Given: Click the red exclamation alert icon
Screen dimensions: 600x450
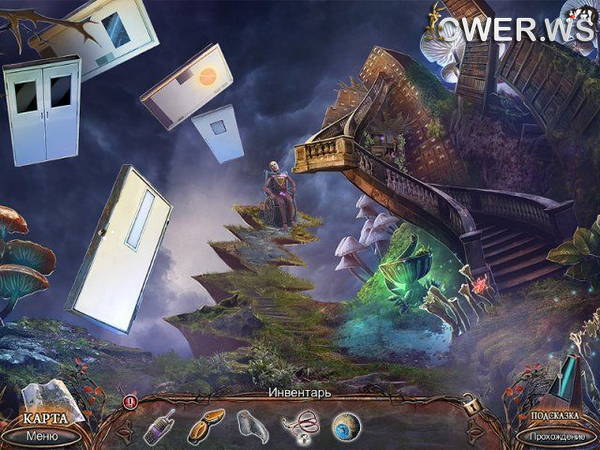Looking at the screenshot, I should click(x=130, y=403).
